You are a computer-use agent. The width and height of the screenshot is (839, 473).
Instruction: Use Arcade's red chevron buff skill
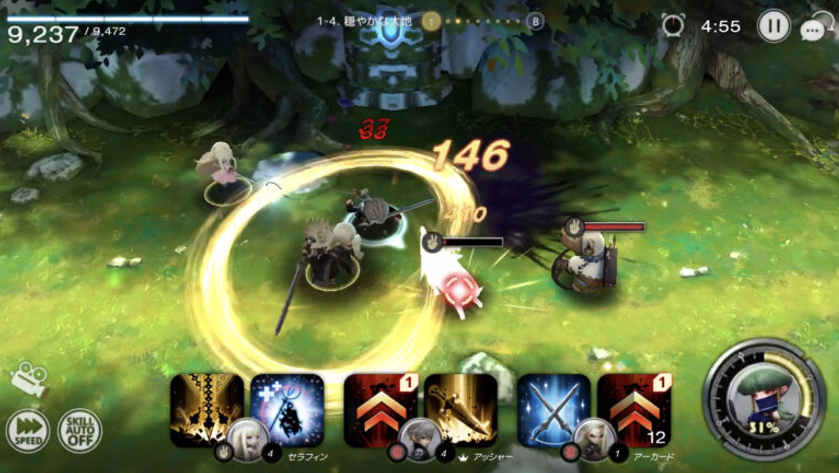pyautogui.click(x=634, y=408)
